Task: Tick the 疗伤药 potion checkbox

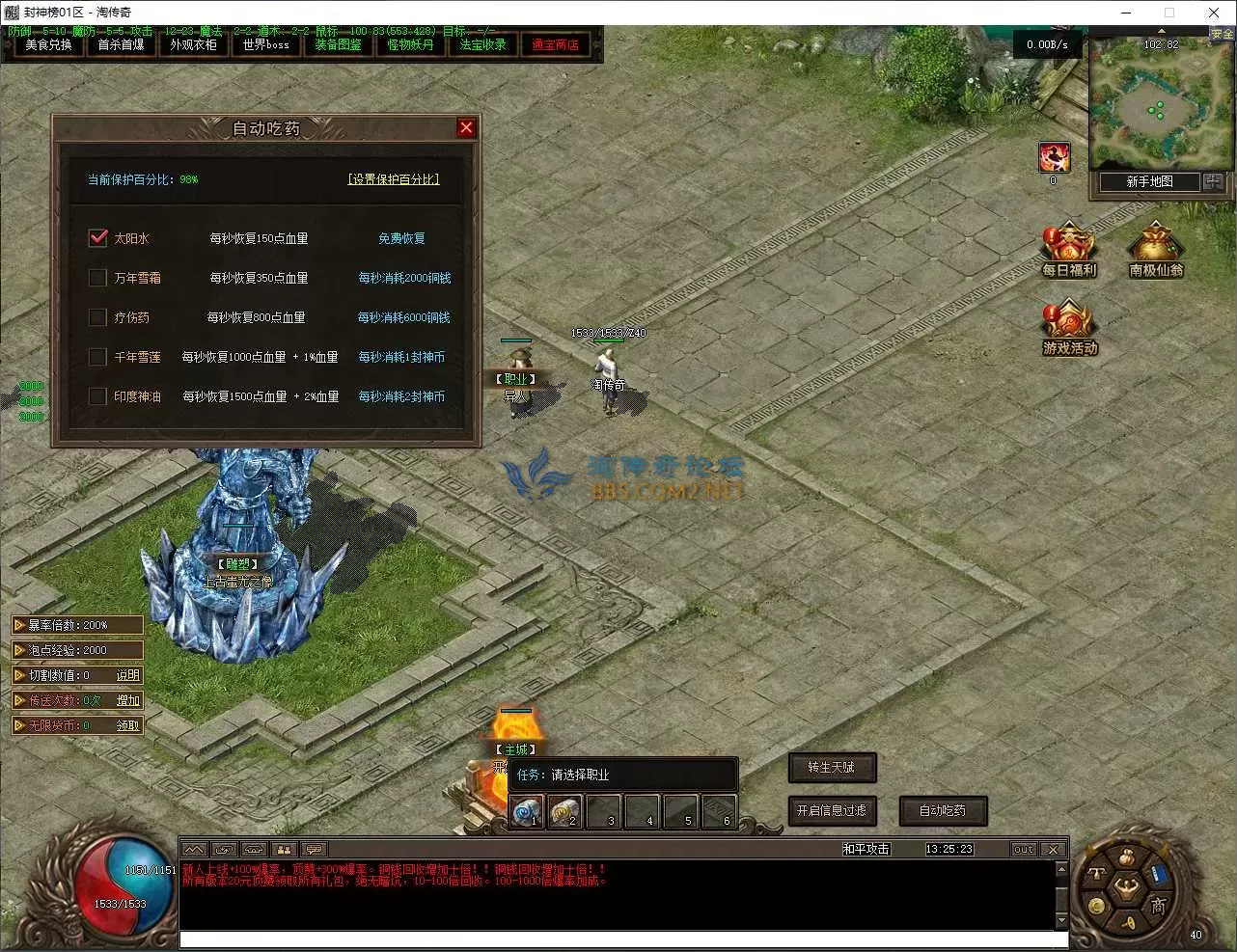Action: (x=97, y=317)
